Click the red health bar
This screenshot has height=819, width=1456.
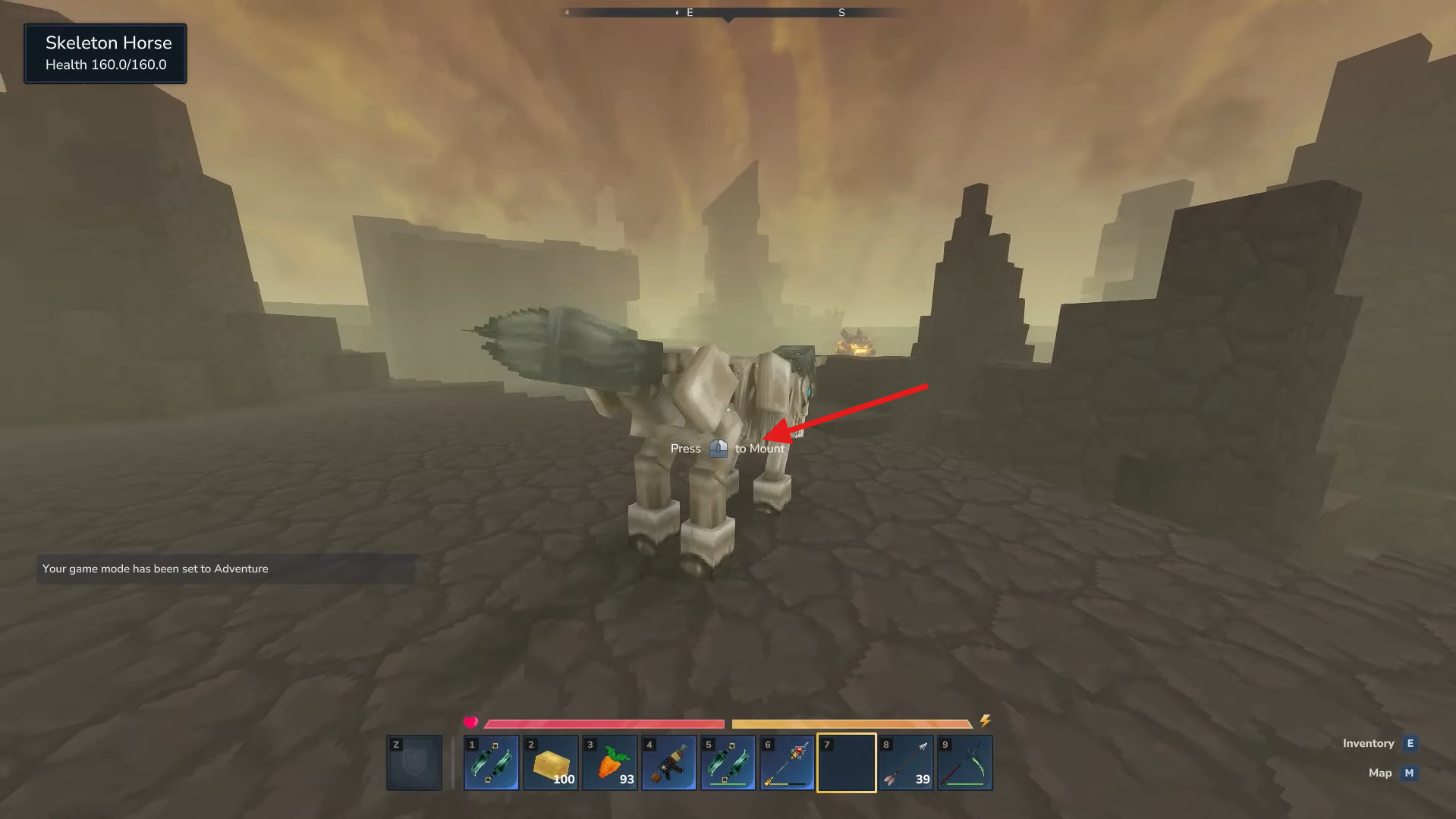click(603, 722)
